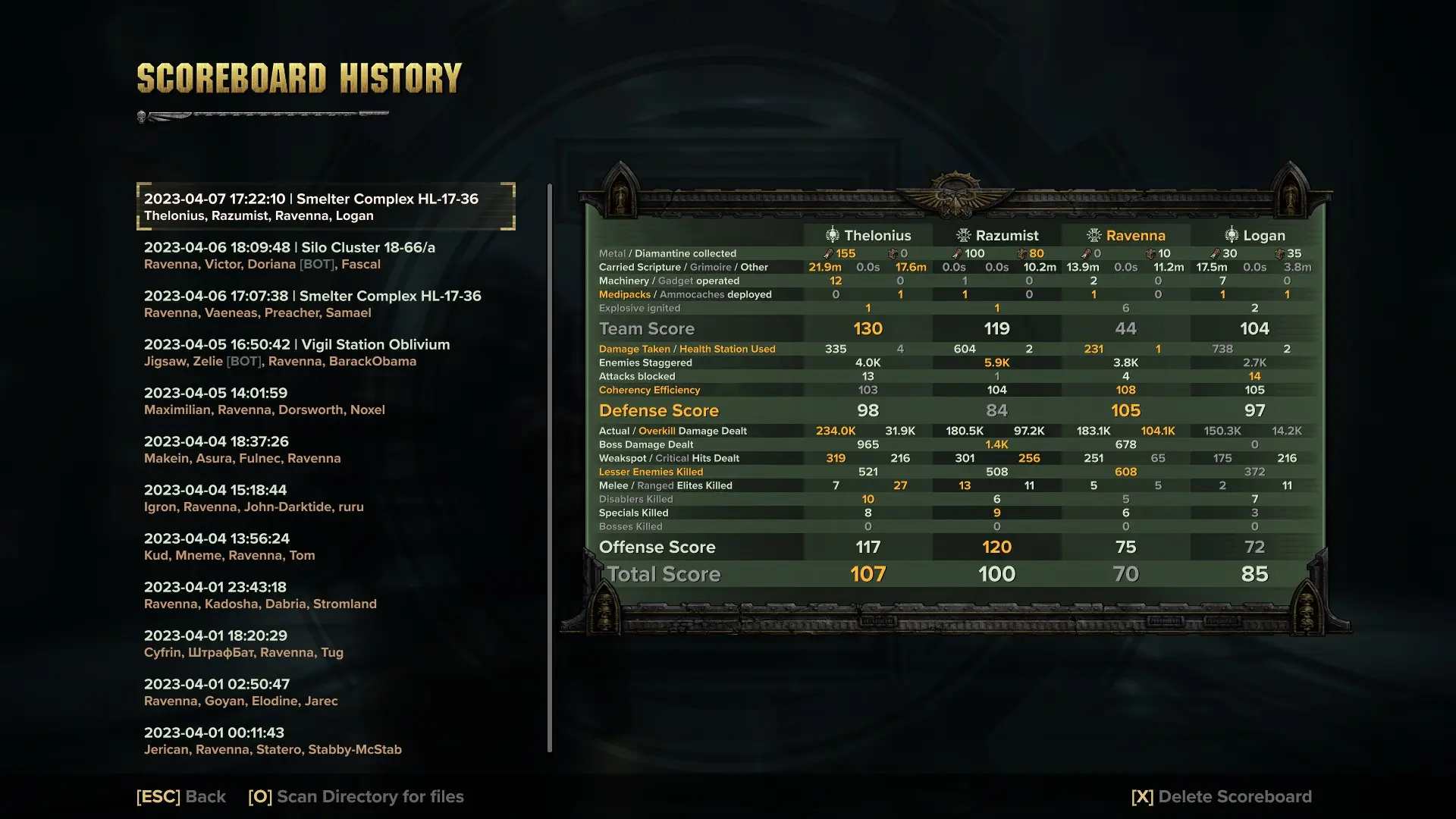Screen dimensions: 1456x819
Task: Click the Diamantine icon showing 10 under Ravenna
Action: click(x=1152, y=253)
